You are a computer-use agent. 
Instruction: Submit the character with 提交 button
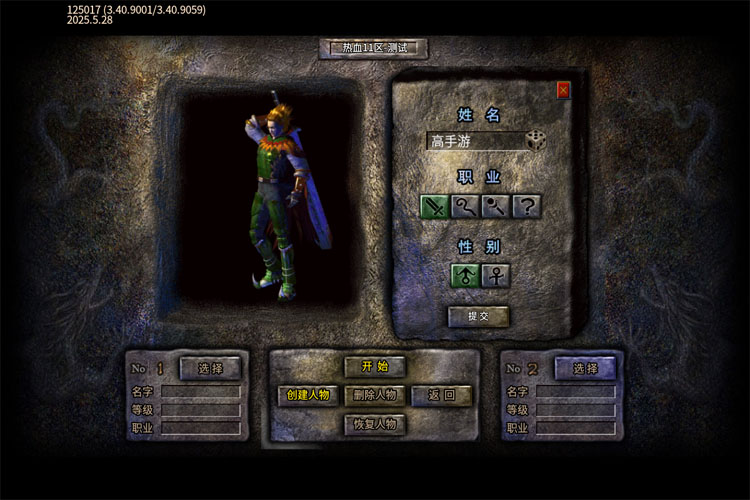pyautogui.click(x=478, y=317)
